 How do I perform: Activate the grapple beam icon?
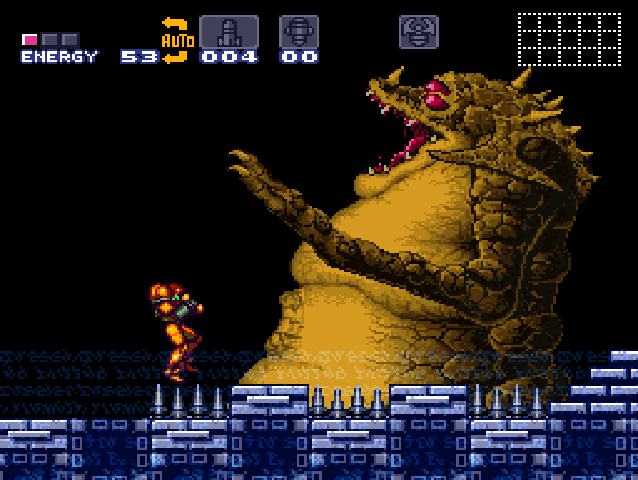[418, 31]
